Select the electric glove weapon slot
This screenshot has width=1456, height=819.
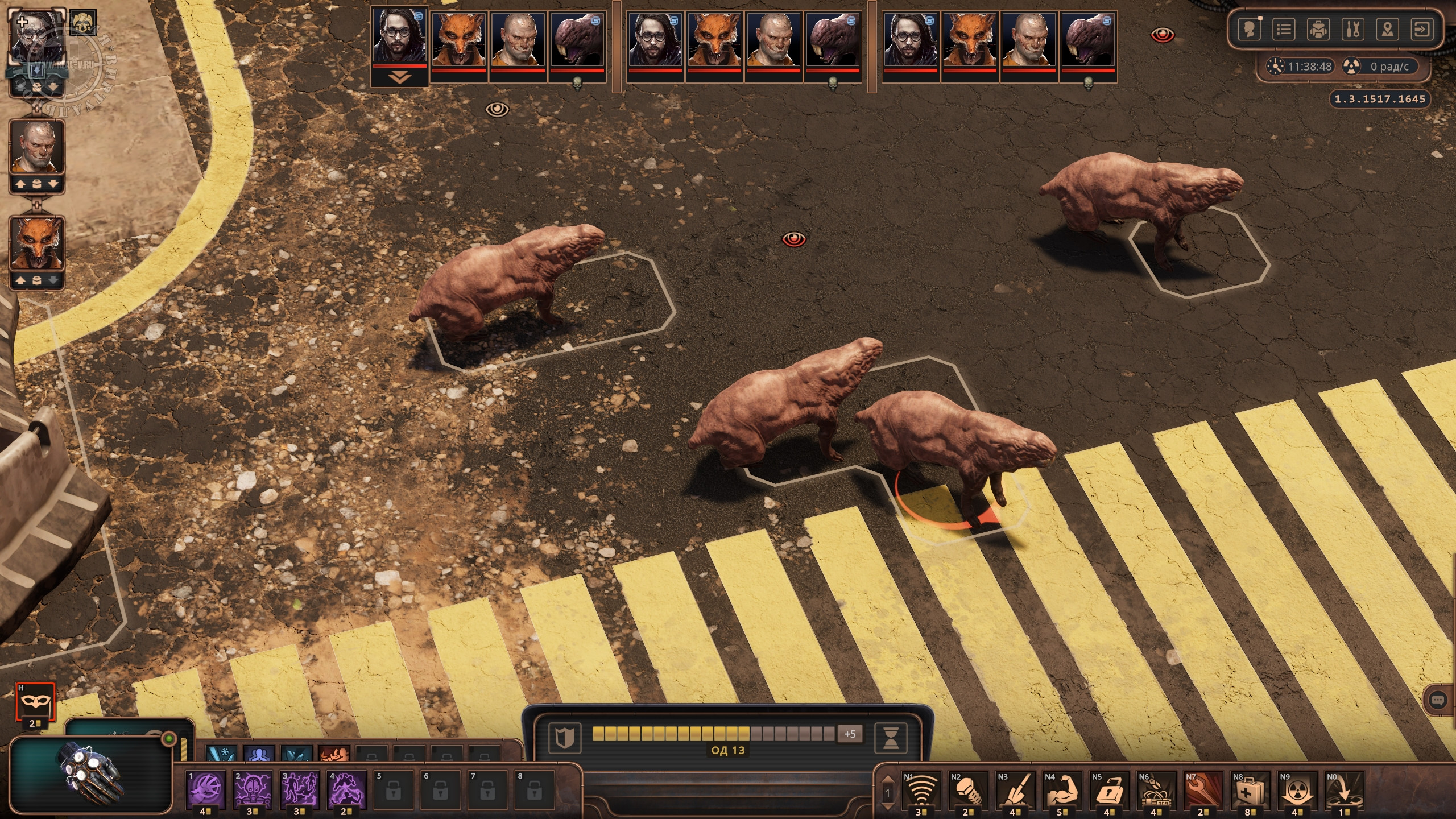coord(91,775)
